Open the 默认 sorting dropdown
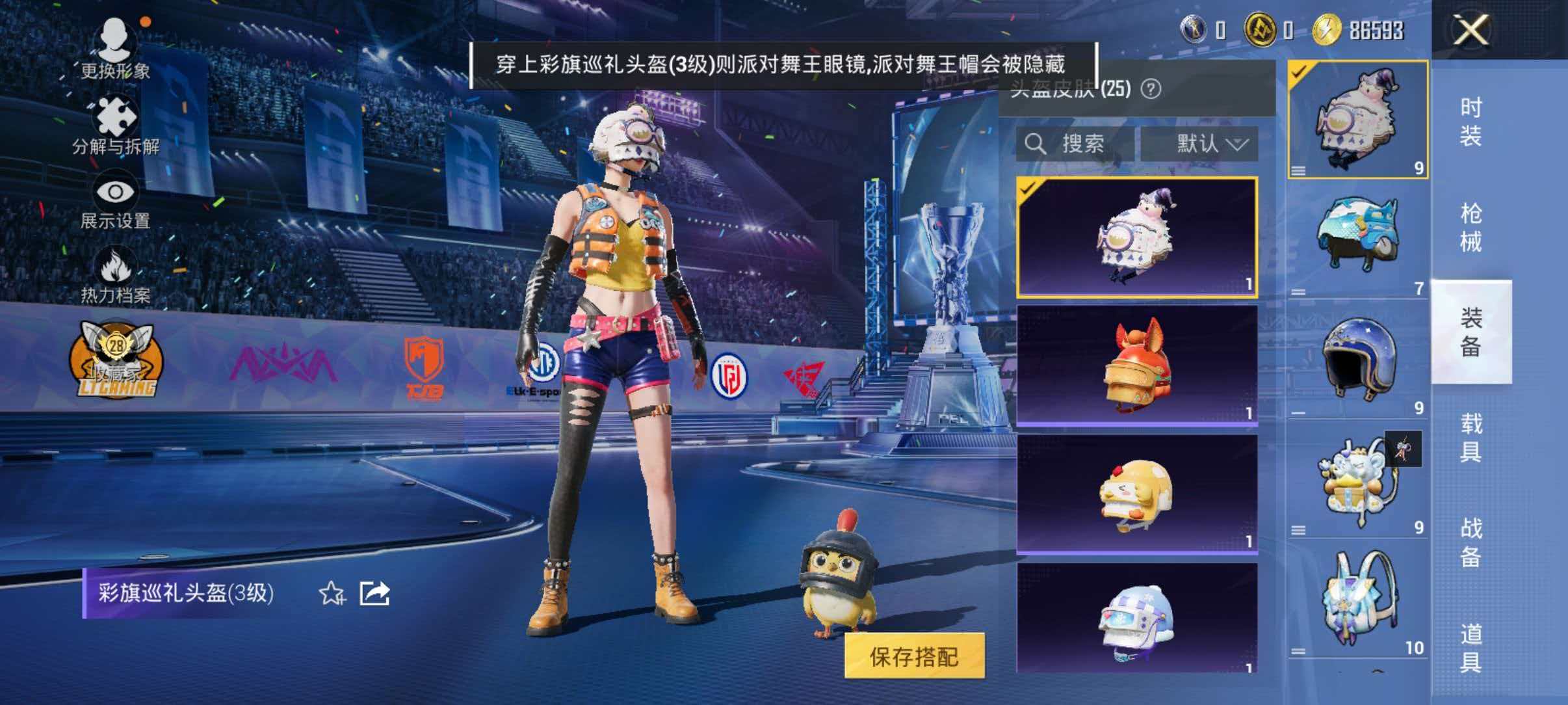The width and height of the screenshot is (1568, 705). [x=1203, y=144]
